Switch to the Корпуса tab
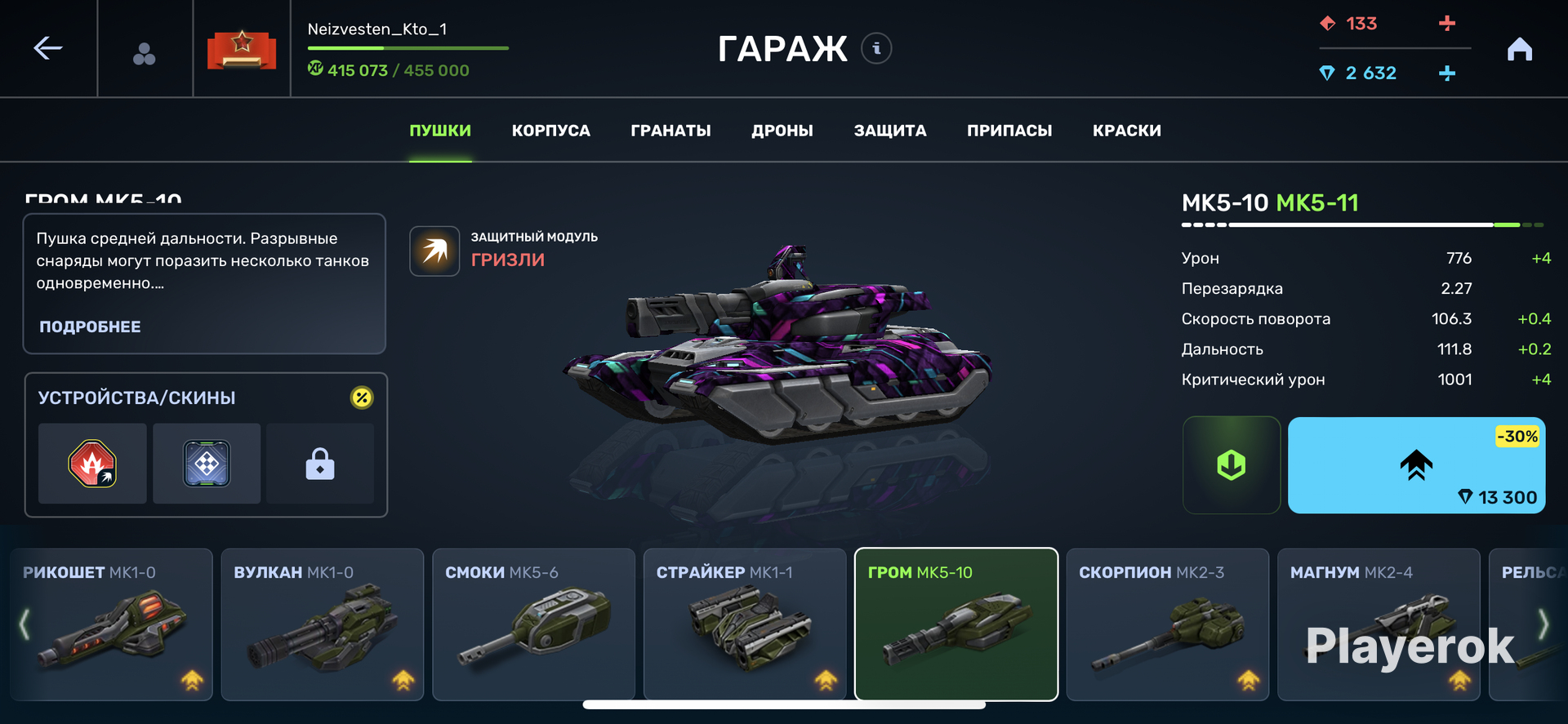The width and height of the screenshot is (1568, 724). point(550,131)
